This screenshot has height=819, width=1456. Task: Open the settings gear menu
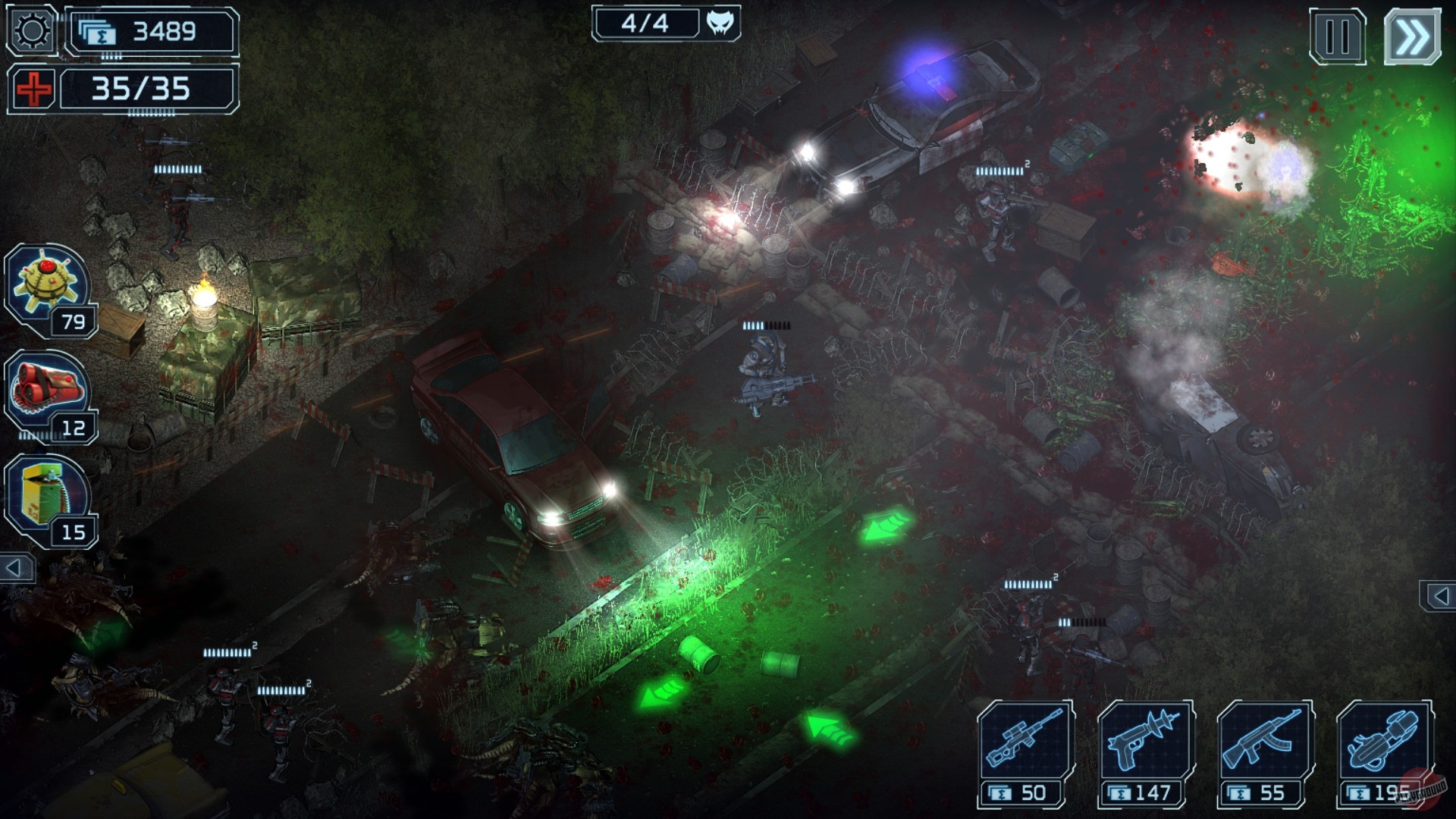(30, 30)
